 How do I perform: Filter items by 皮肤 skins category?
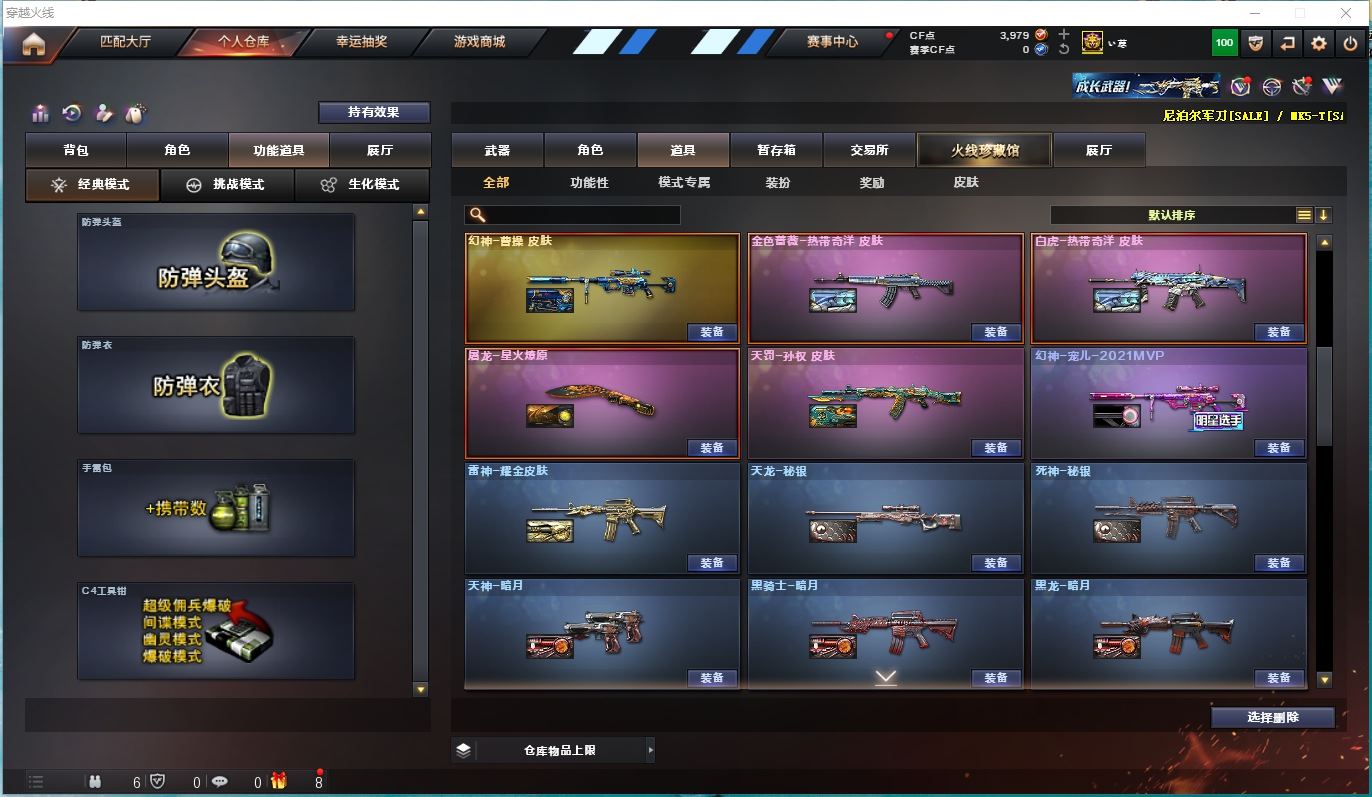pyautogui.click(x=965, y=183)
